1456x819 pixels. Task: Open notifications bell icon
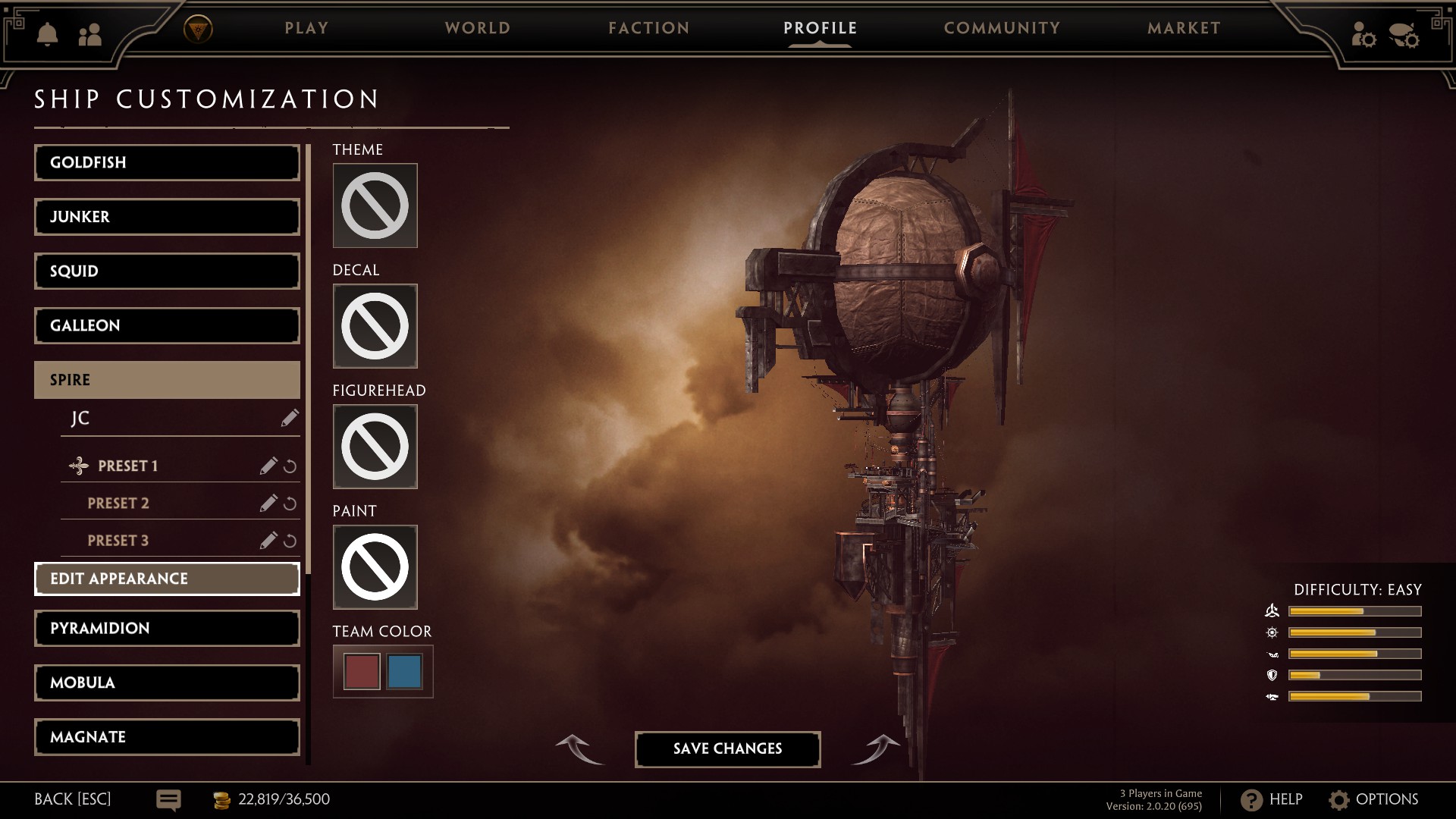(47, 34)
